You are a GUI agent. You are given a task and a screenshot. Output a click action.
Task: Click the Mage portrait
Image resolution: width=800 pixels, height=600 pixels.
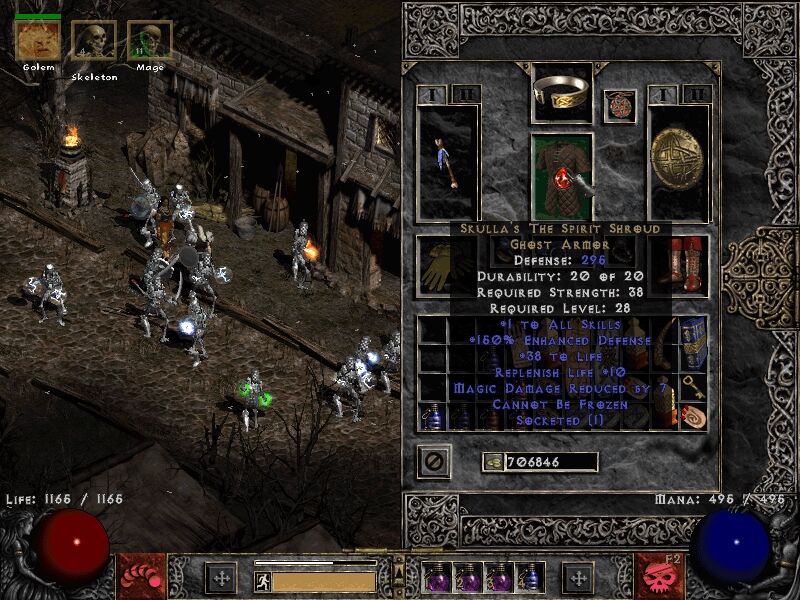(149, 41)
